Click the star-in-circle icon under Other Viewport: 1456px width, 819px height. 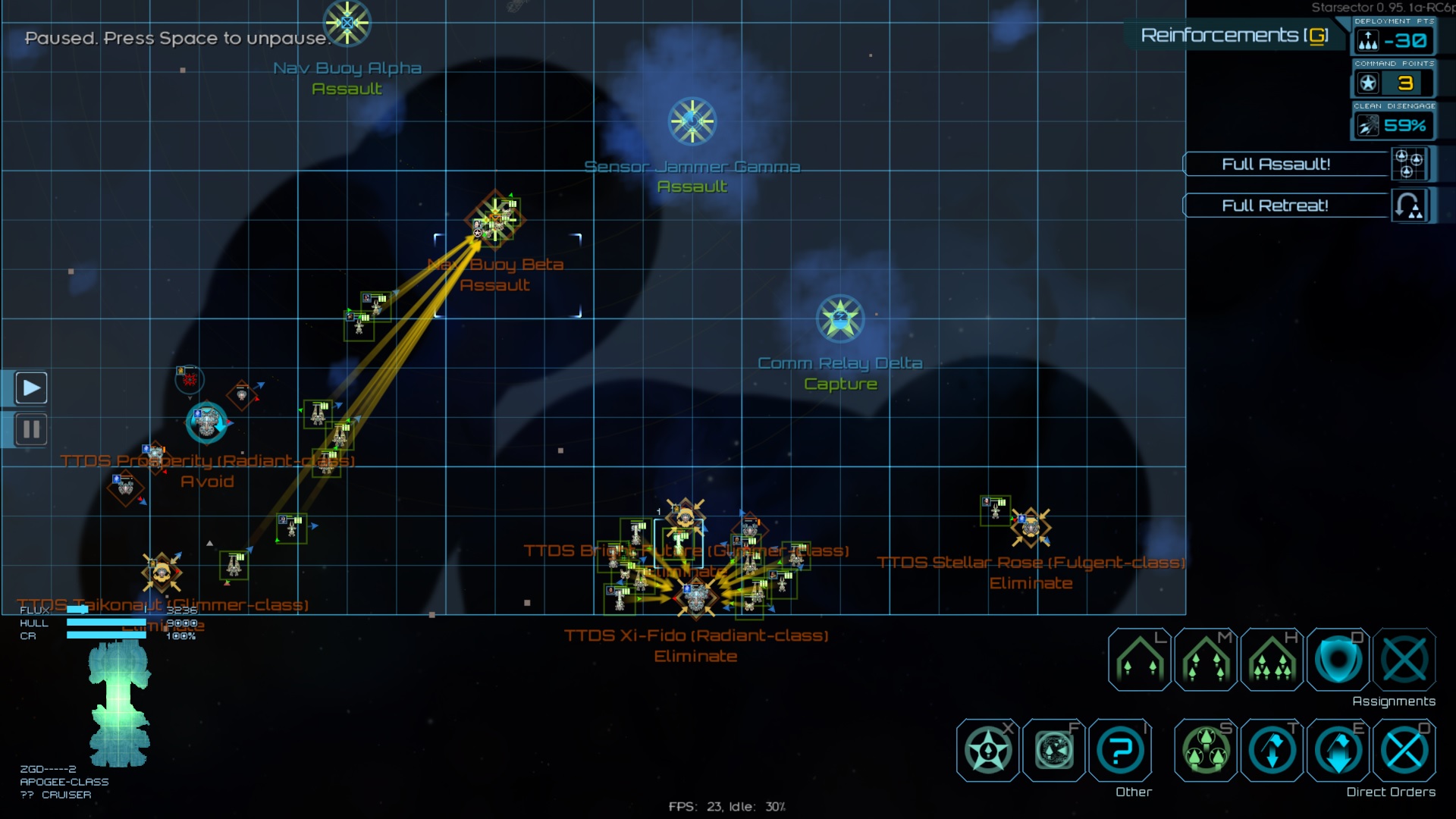pyautogui.click(x=987, y=751)
